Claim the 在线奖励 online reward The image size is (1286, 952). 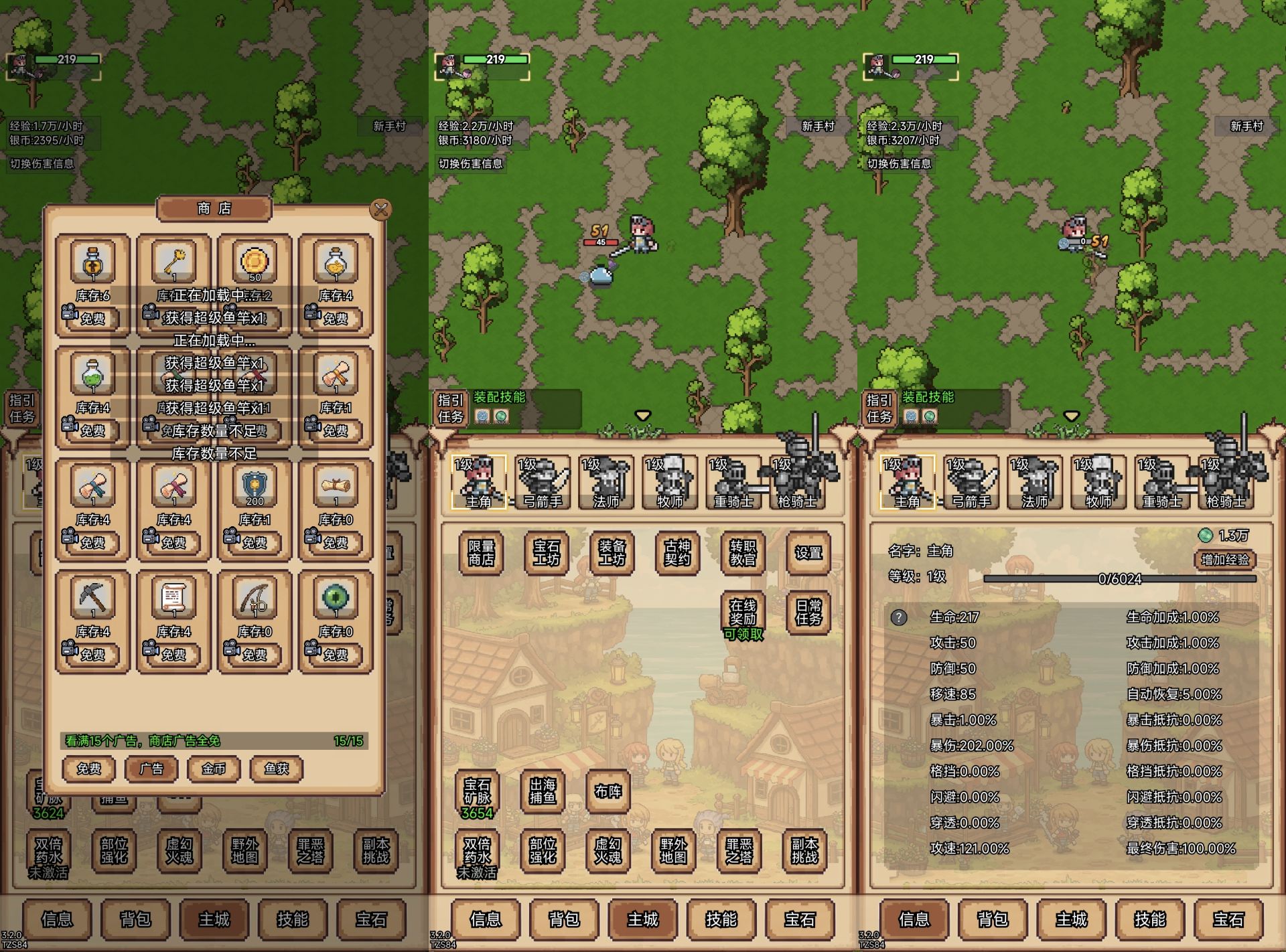742,613
